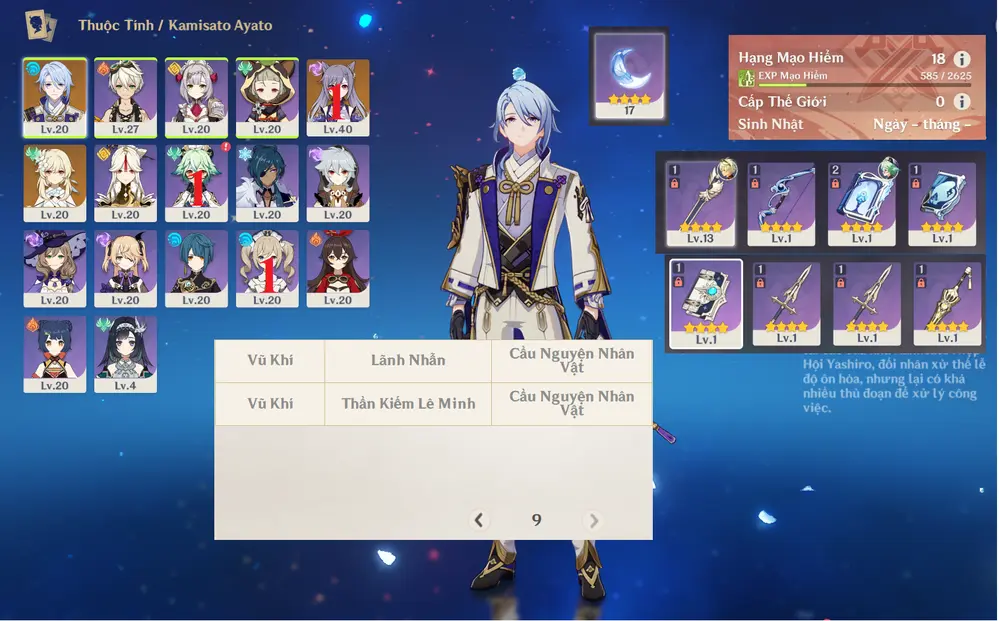
Task: Go to the previous page of the table
Action: tap(479, 520)
